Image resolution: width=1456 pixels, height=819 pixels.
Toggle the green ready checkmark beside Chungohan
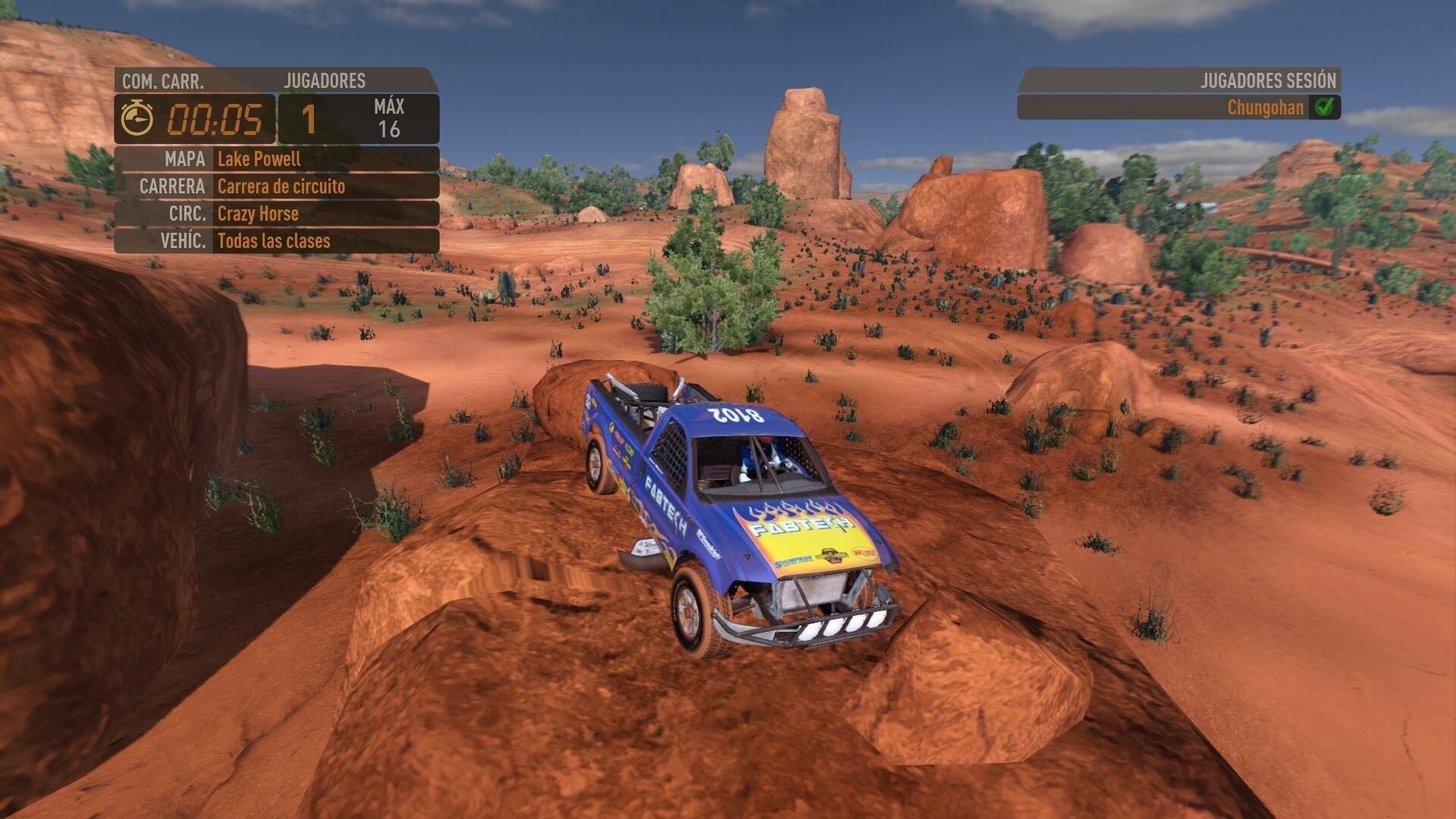(x=1324, y=108)
